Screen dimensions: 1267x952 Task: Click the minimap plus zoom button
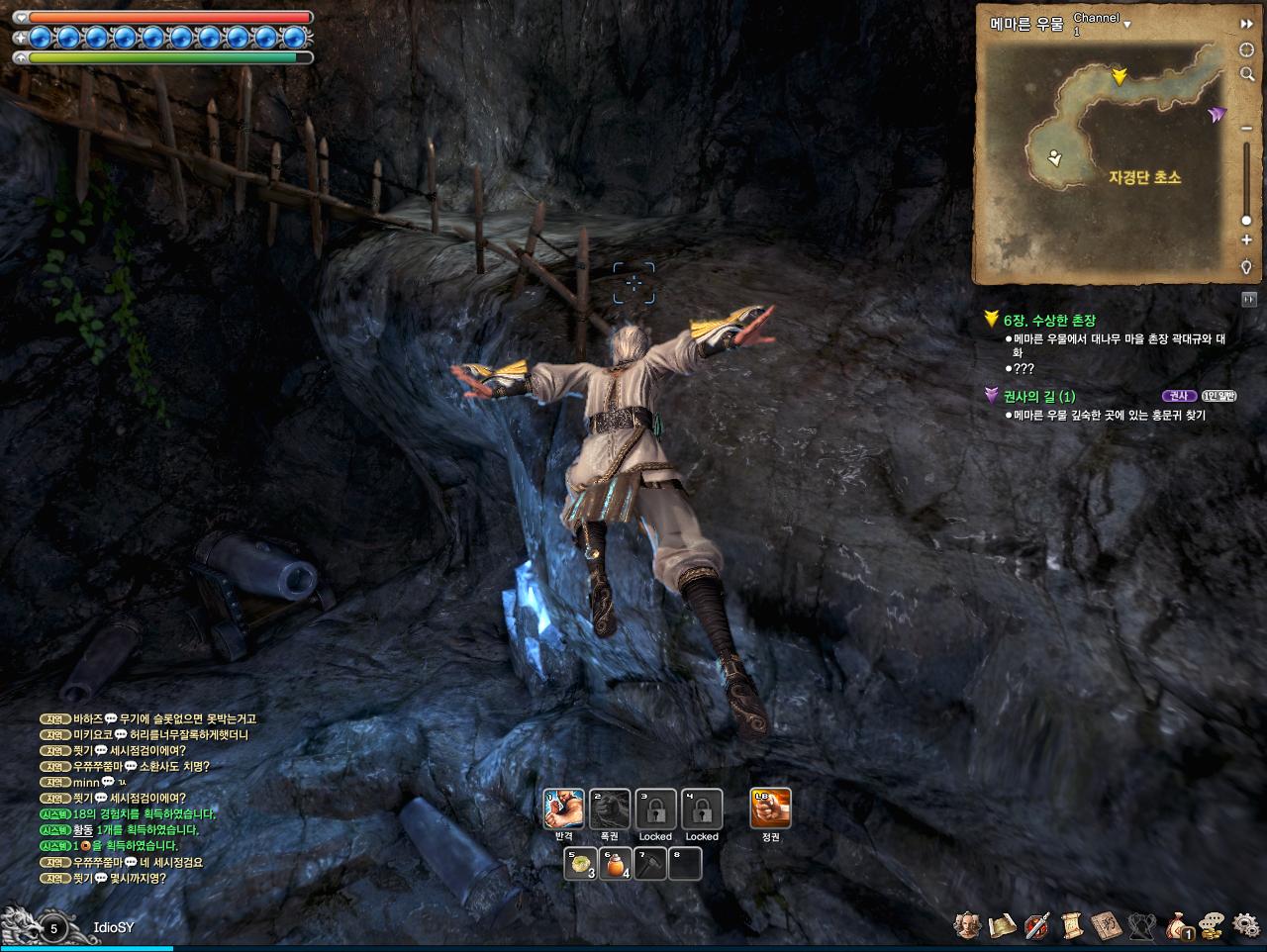1246,240
